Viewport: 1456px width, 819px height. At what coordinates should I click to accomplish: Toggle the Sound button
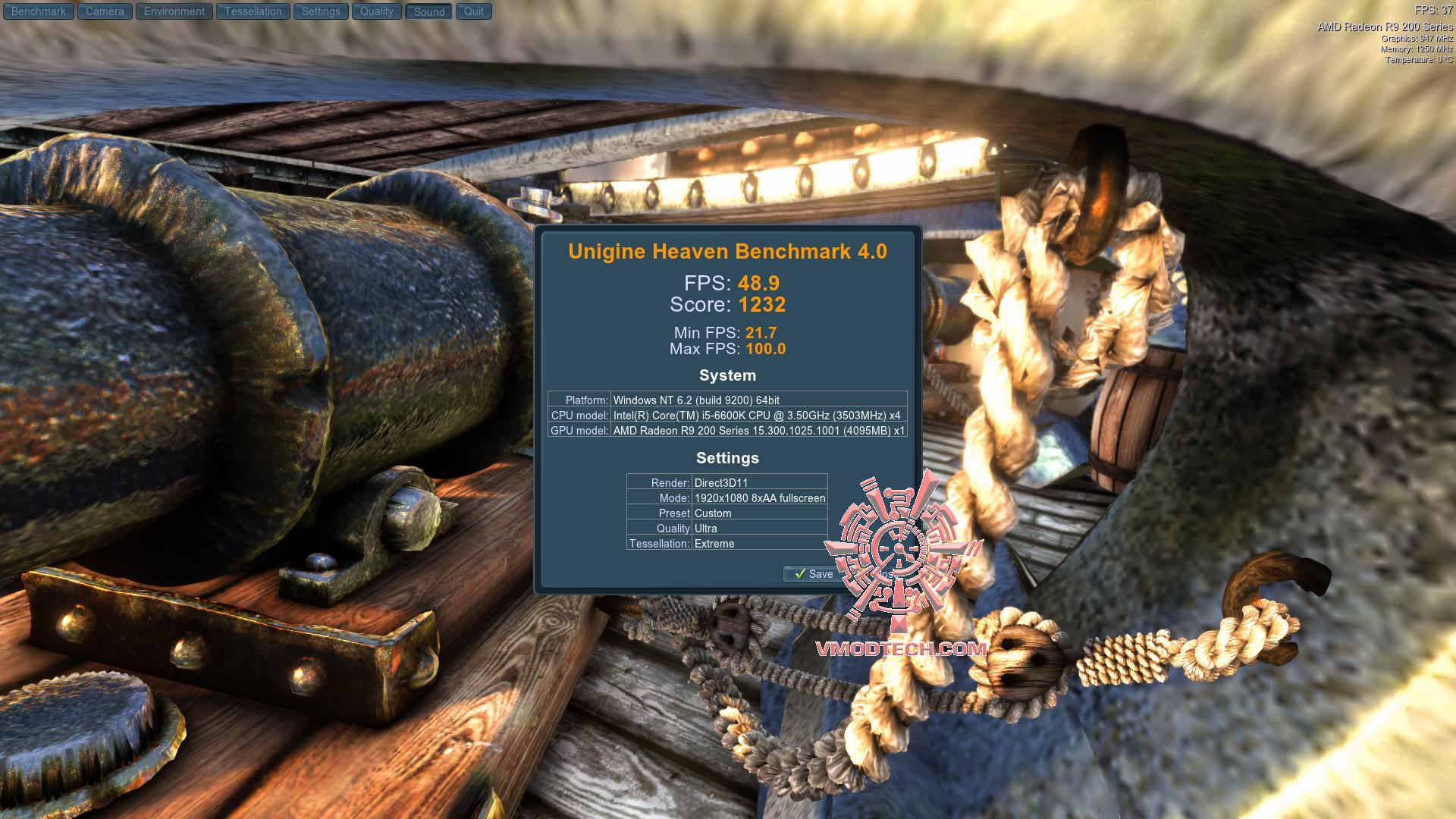click(x=429, y=11)
